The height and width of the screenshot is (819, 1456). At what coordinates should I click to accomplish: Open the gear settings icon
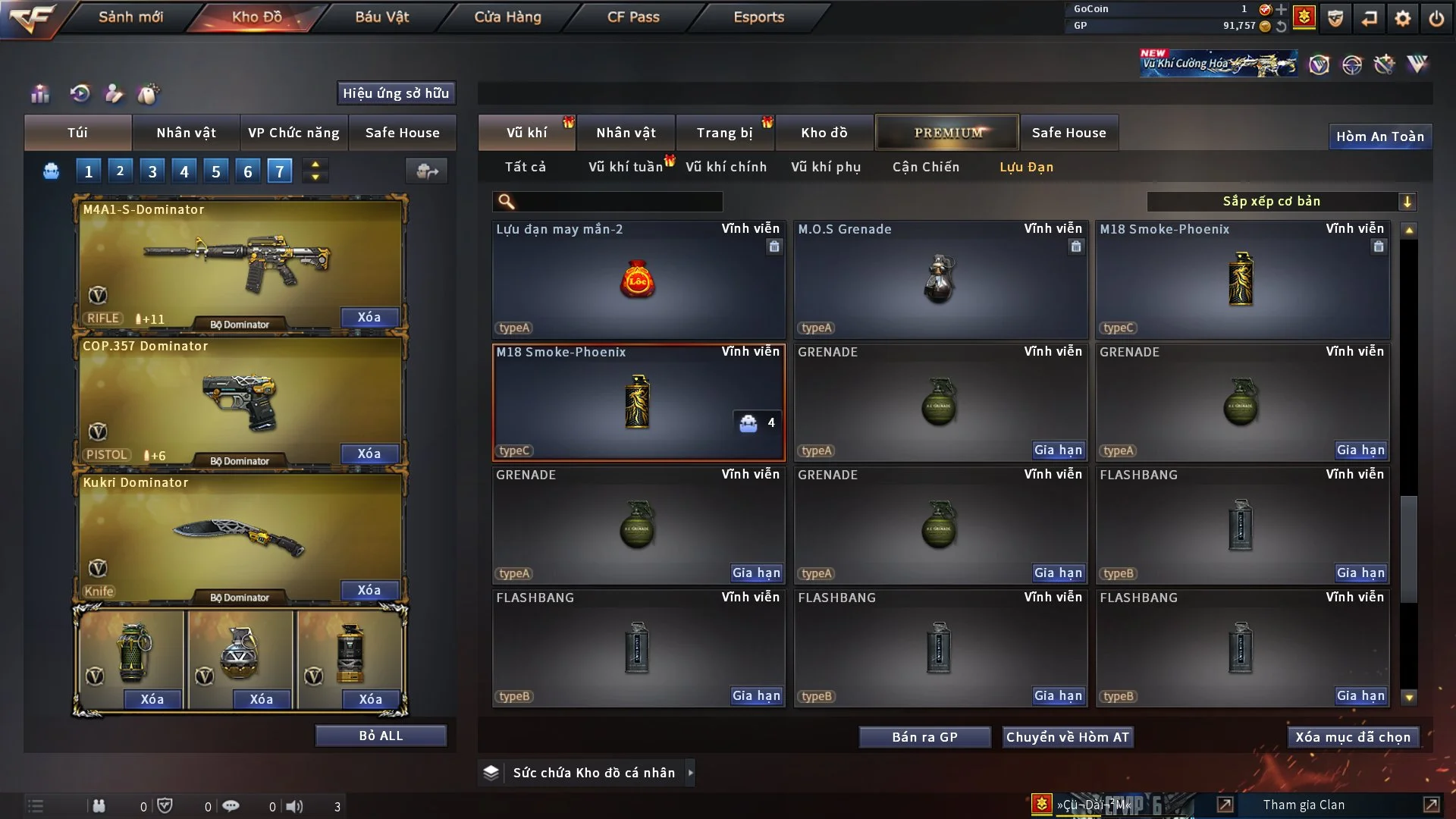1402,18
